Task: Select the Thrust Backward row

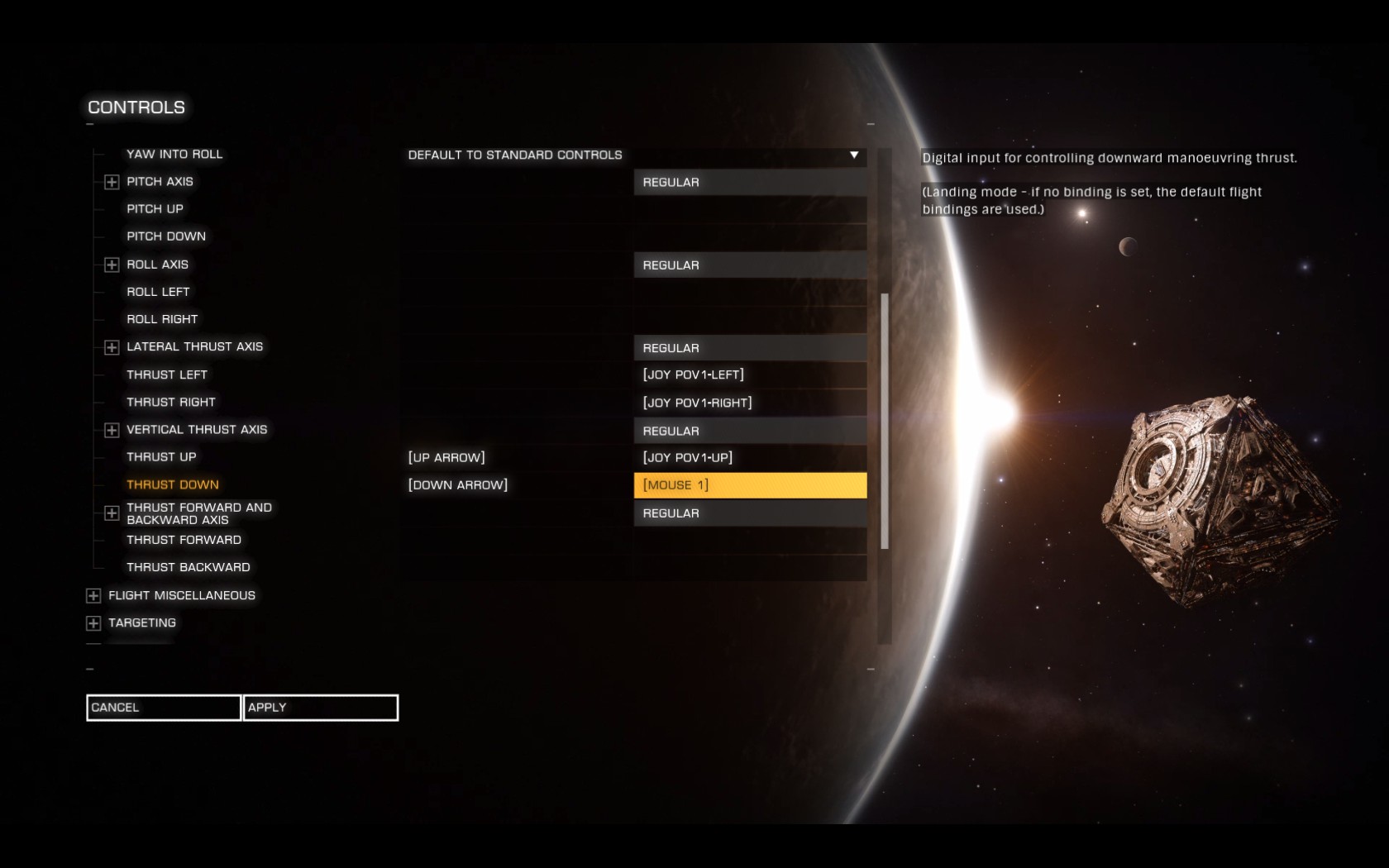Action: coord(188,567)
